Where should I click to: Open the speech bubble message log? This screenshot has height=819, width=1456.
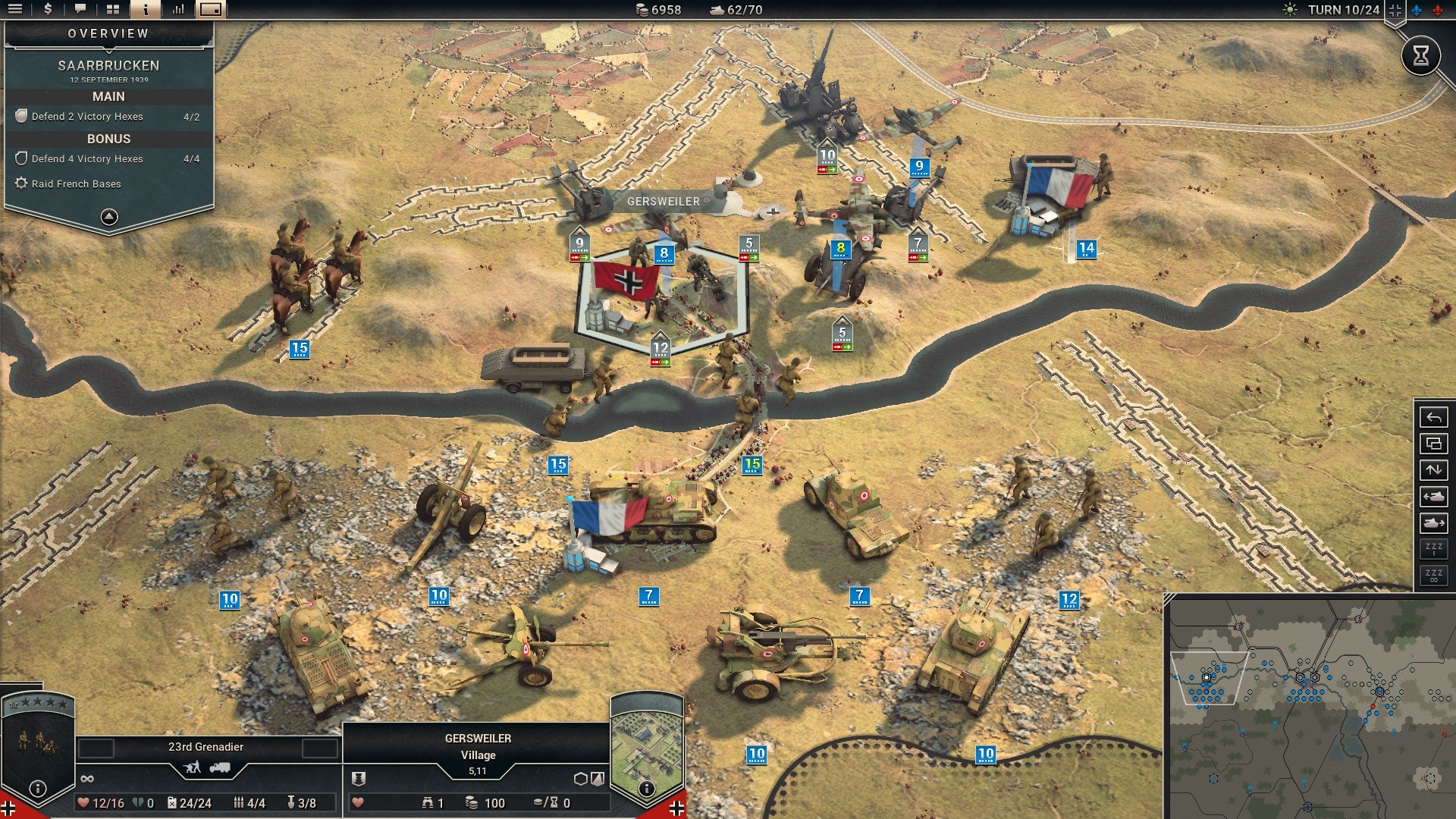80,10
